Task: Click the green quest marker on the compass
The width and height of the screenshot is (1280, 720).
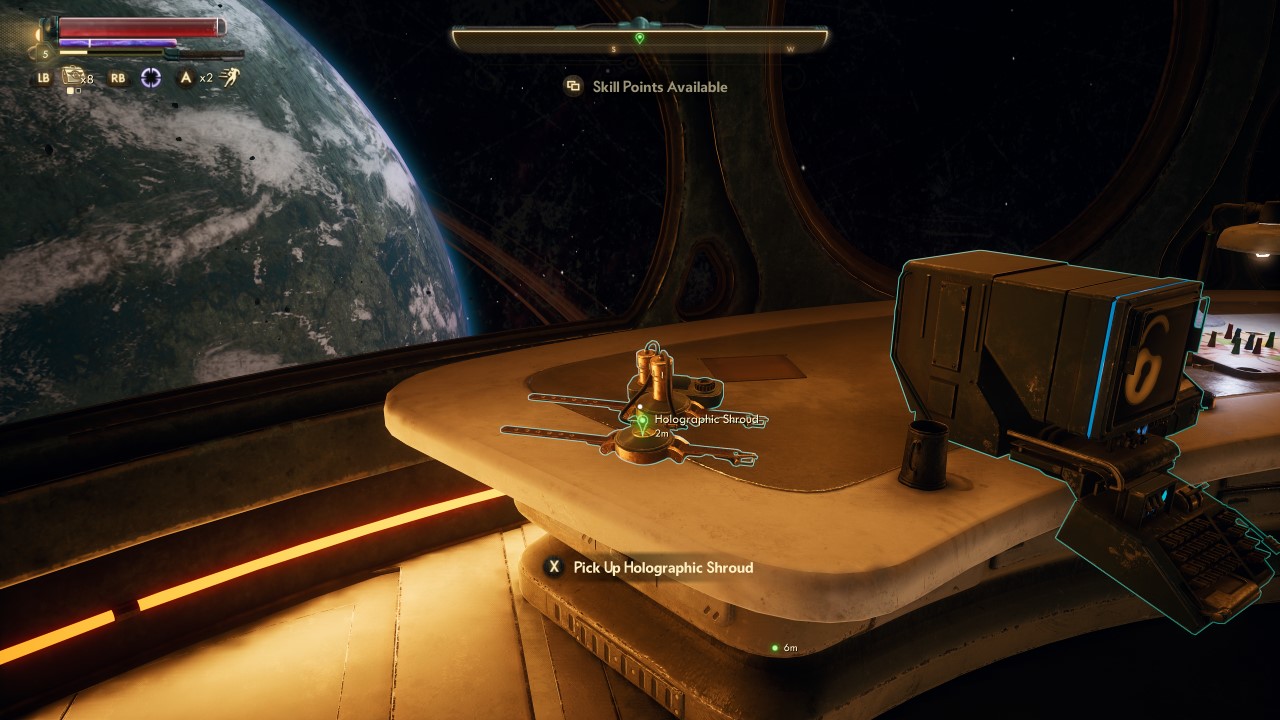Action: (640, 38)
